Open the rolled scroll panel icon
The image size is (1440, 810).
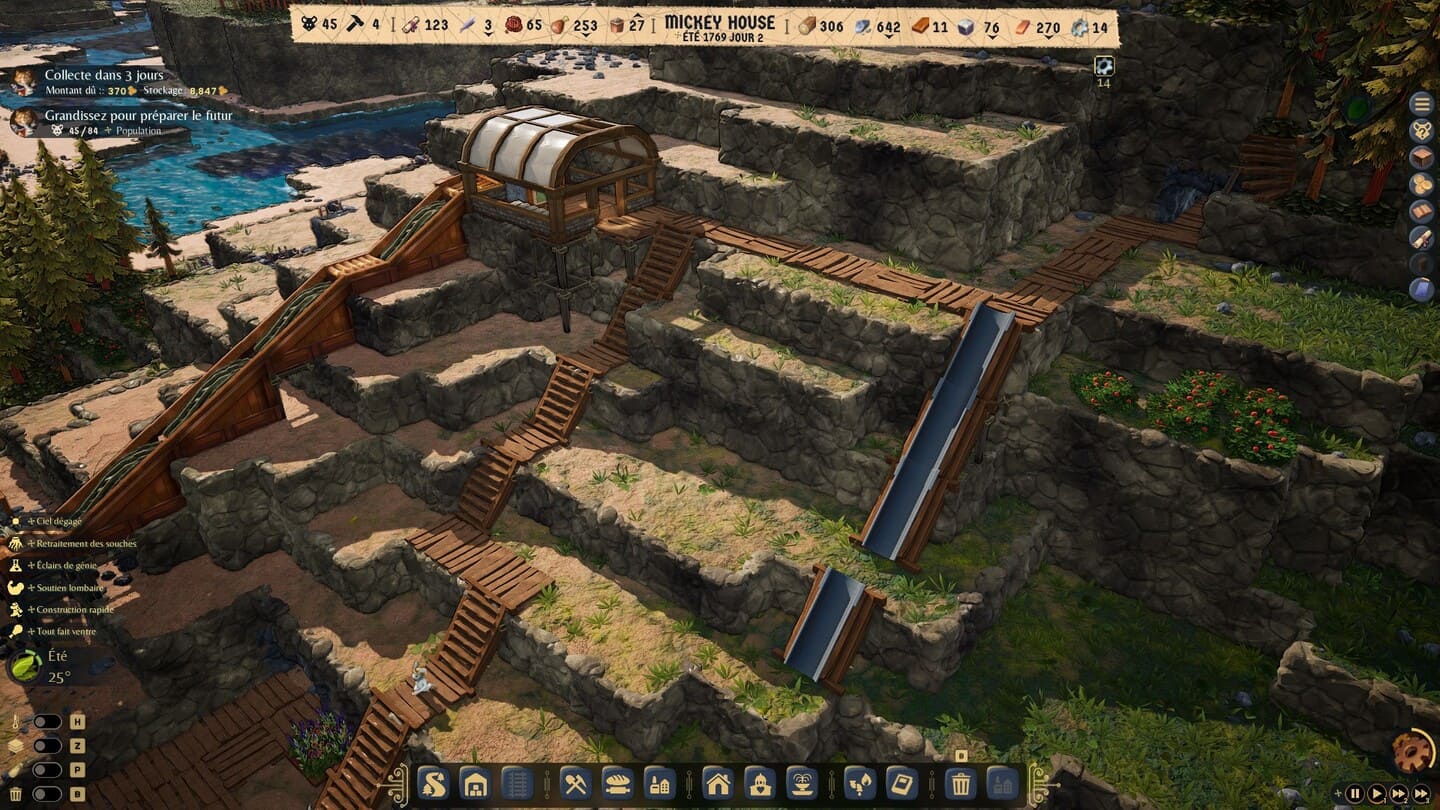[1421, 238]
